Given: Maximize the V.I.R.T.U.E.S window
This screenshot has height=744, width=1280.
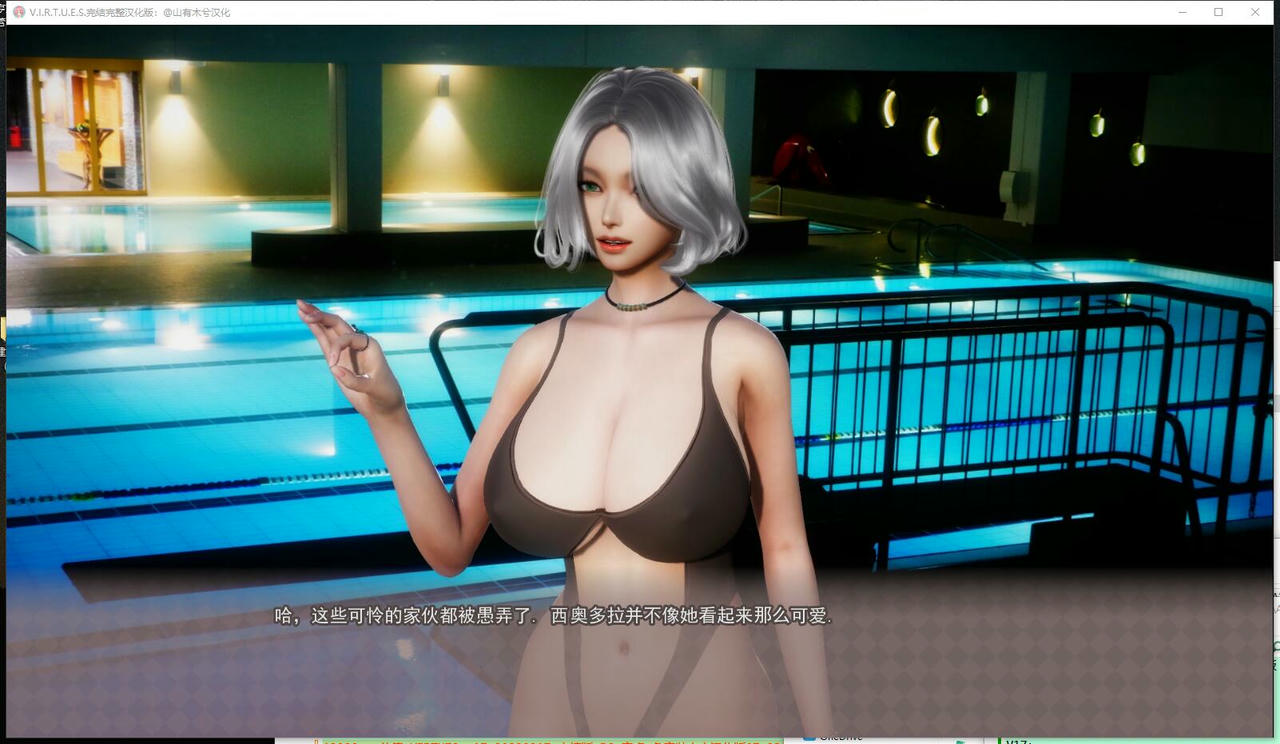Looking at the screenshot, I should [x=1217, y=12].
